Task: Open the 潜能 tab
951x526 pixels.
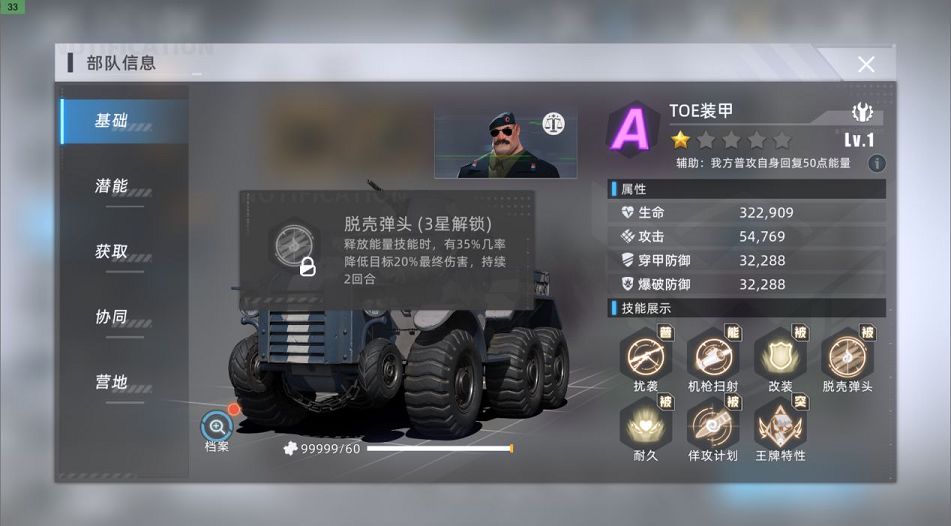Action: tap(112, 186)
